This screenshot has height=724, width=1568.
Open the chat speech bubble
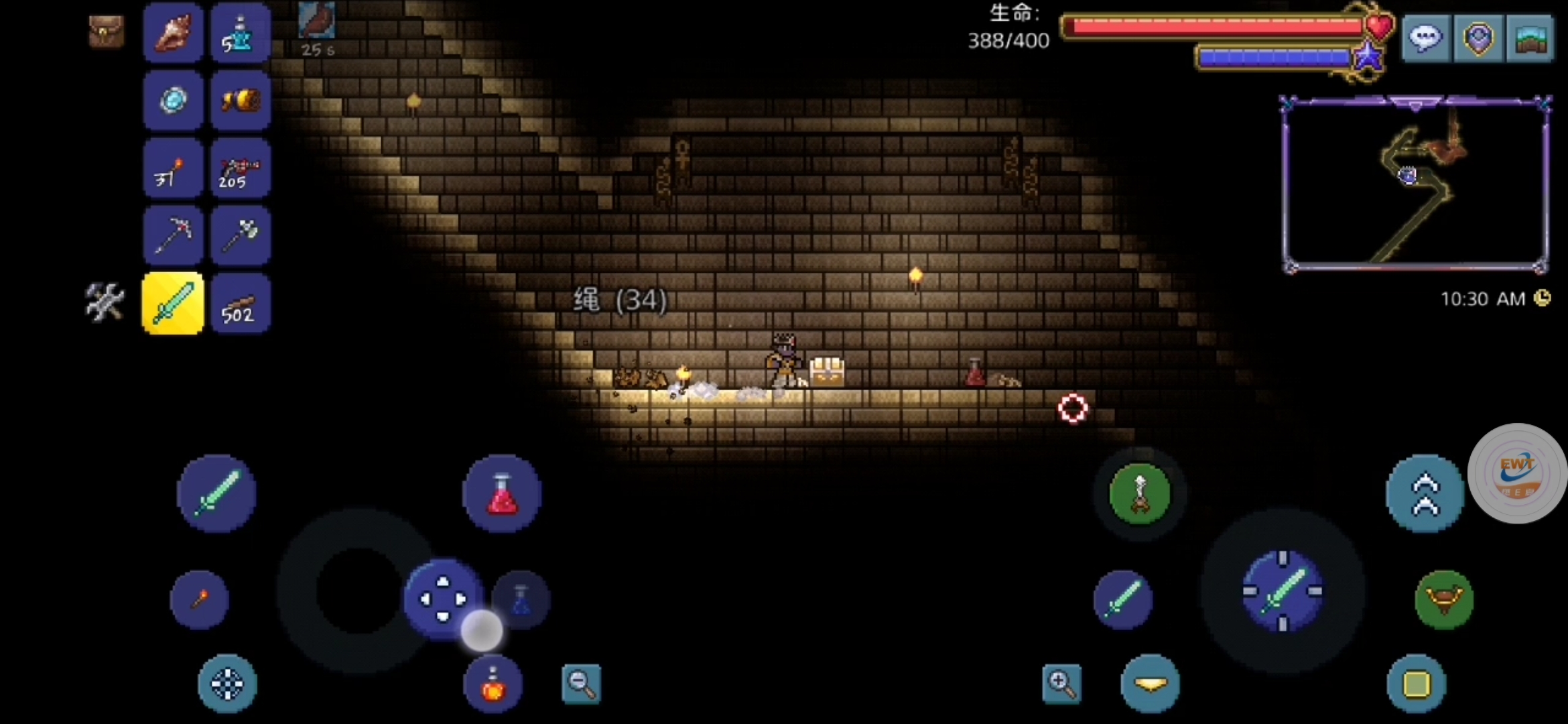point(1425,38)
